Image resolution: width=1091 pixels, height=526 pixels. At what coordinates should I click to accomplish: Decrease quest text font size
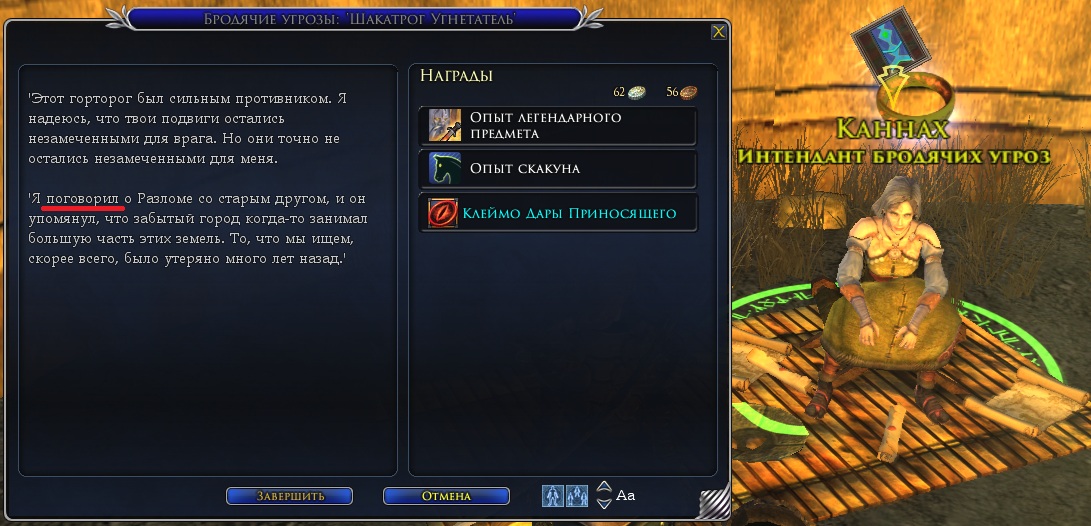[x=603, y=502]
